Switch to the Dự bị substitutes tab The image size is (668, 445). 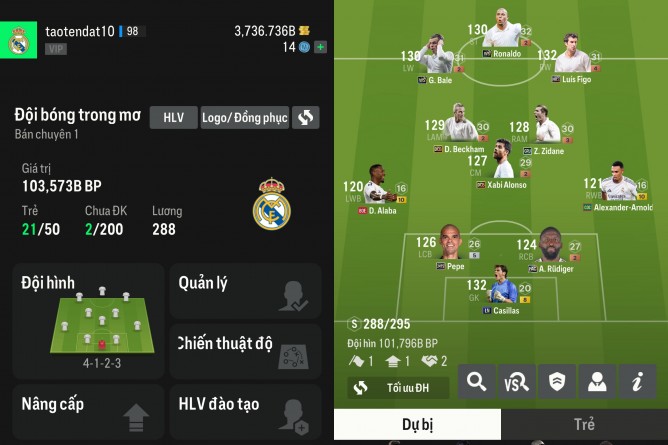tap(417, 424)
